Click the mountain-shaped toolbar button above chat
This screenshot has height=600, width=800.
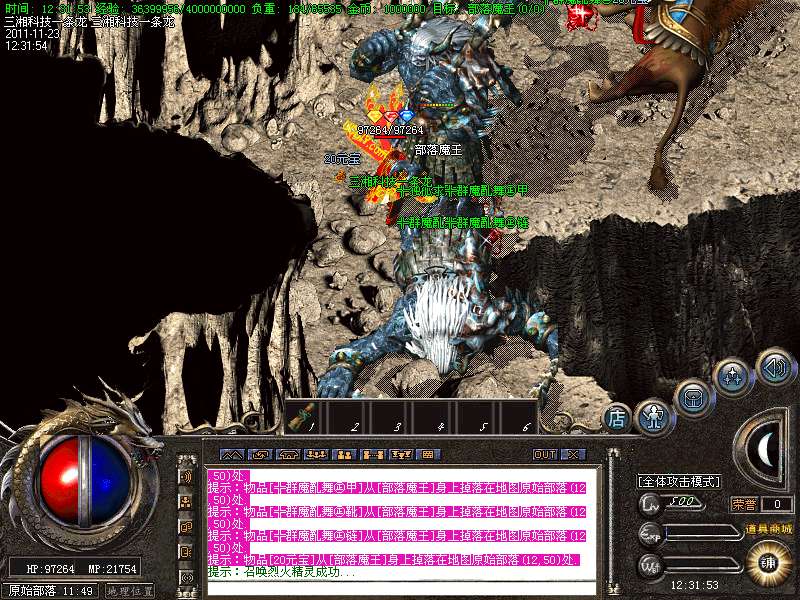(232, 454)
